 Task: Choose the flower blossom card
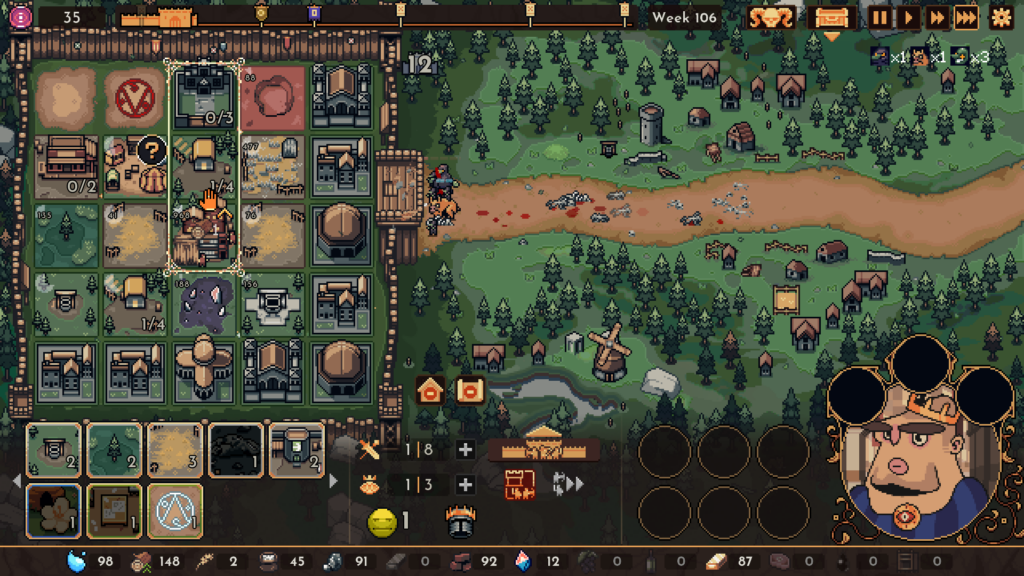(54, 509)
